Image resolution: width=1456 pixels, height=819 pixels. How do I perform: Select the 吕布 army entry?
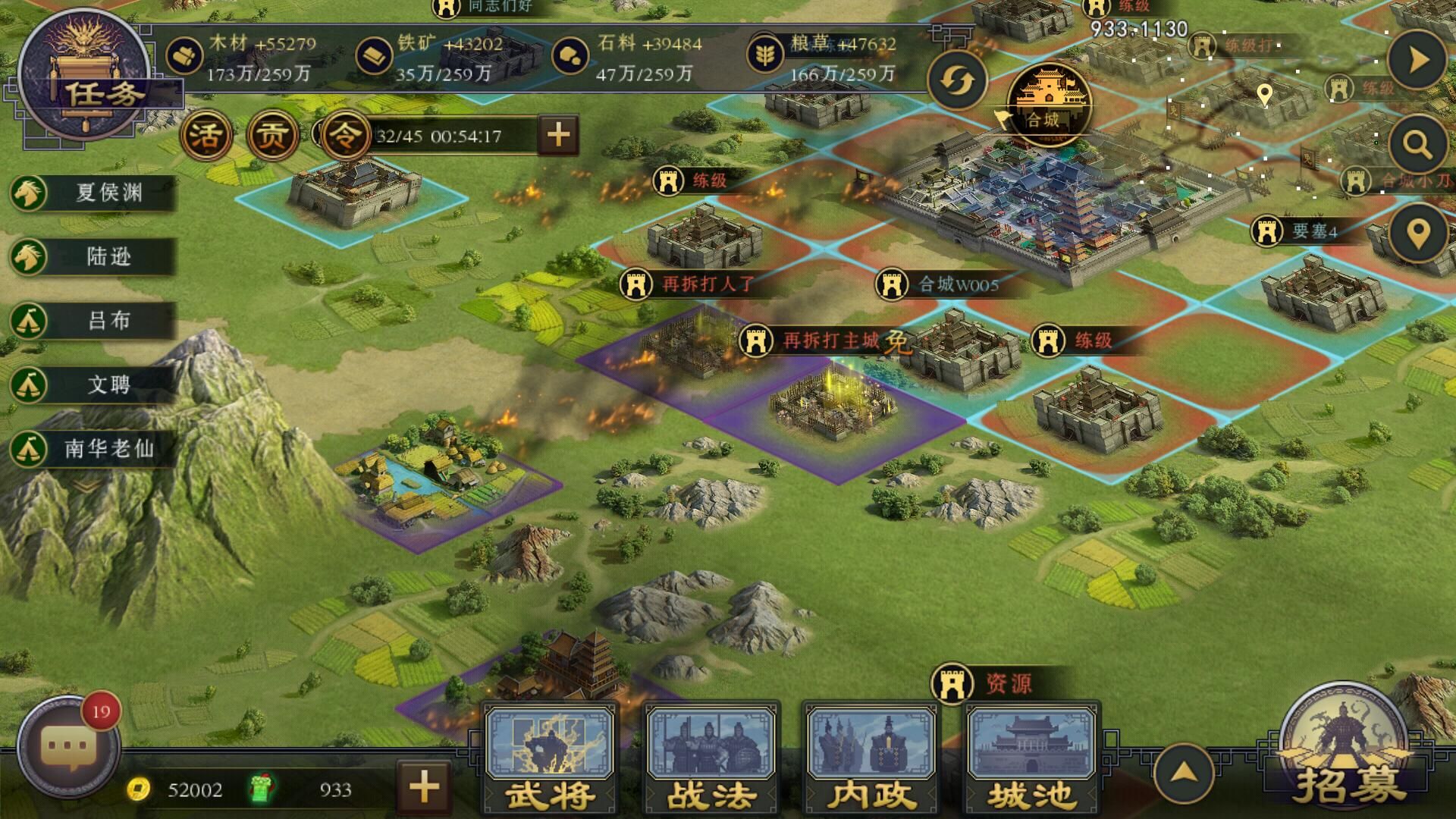click(93, 321)
